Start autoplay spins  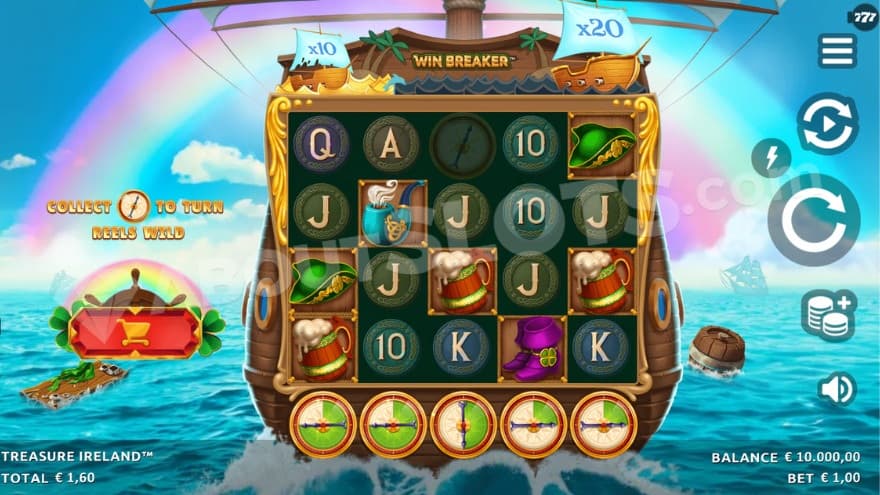(827, 123)
